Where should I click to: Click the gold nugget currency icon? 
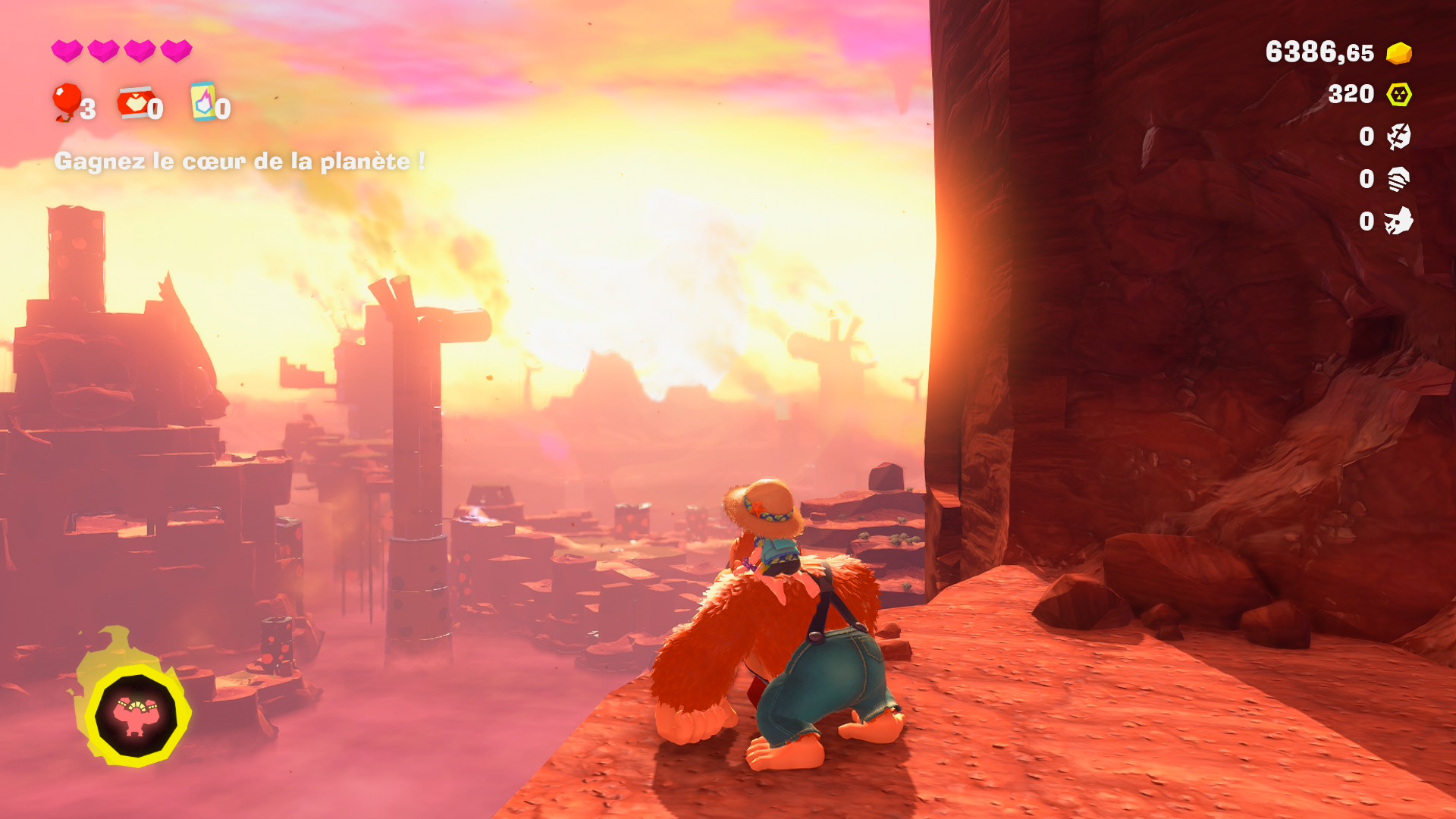1398,53
